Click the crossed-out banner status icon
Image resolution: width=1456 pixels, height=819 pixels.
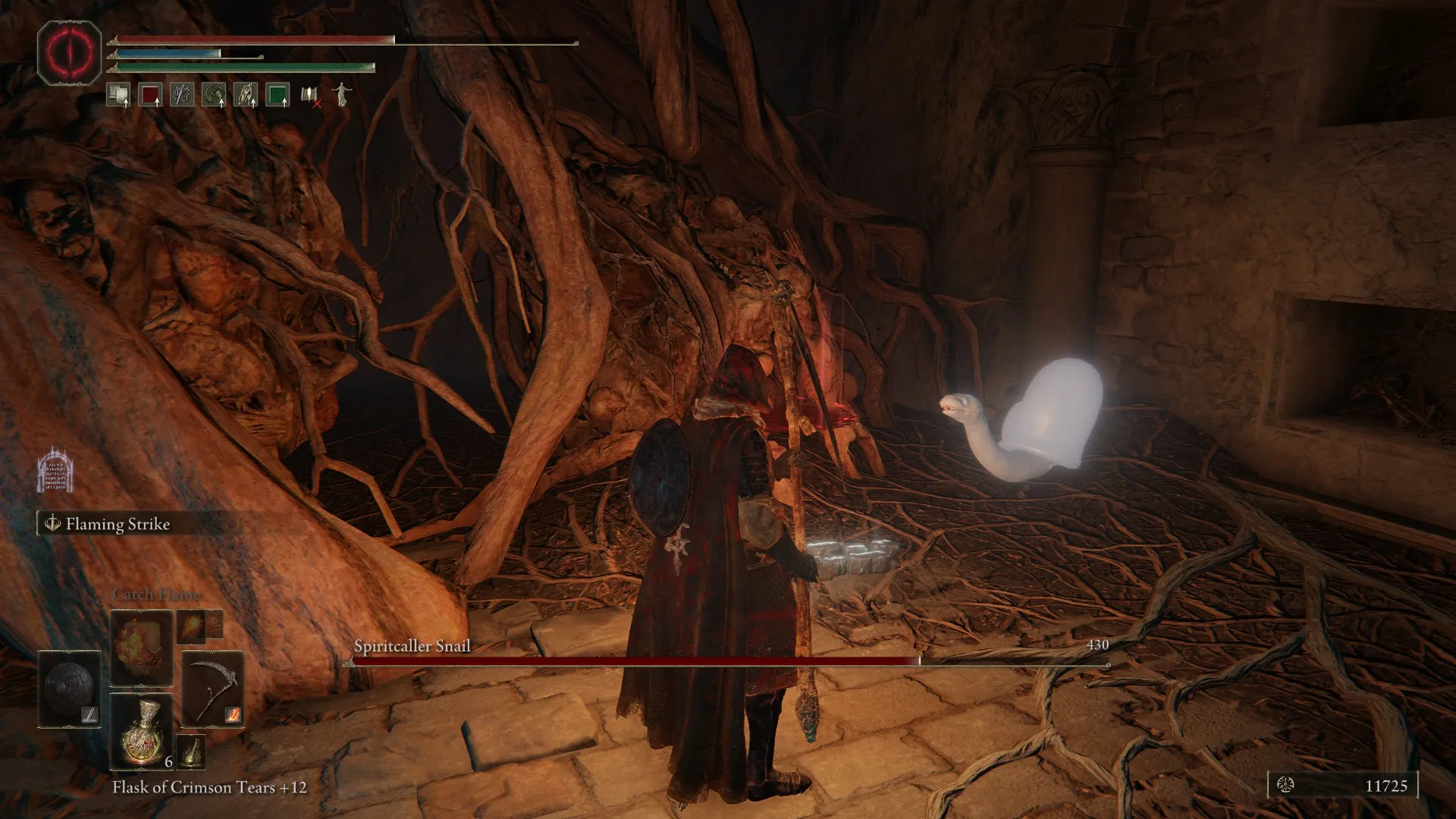(x=310, y=96)
